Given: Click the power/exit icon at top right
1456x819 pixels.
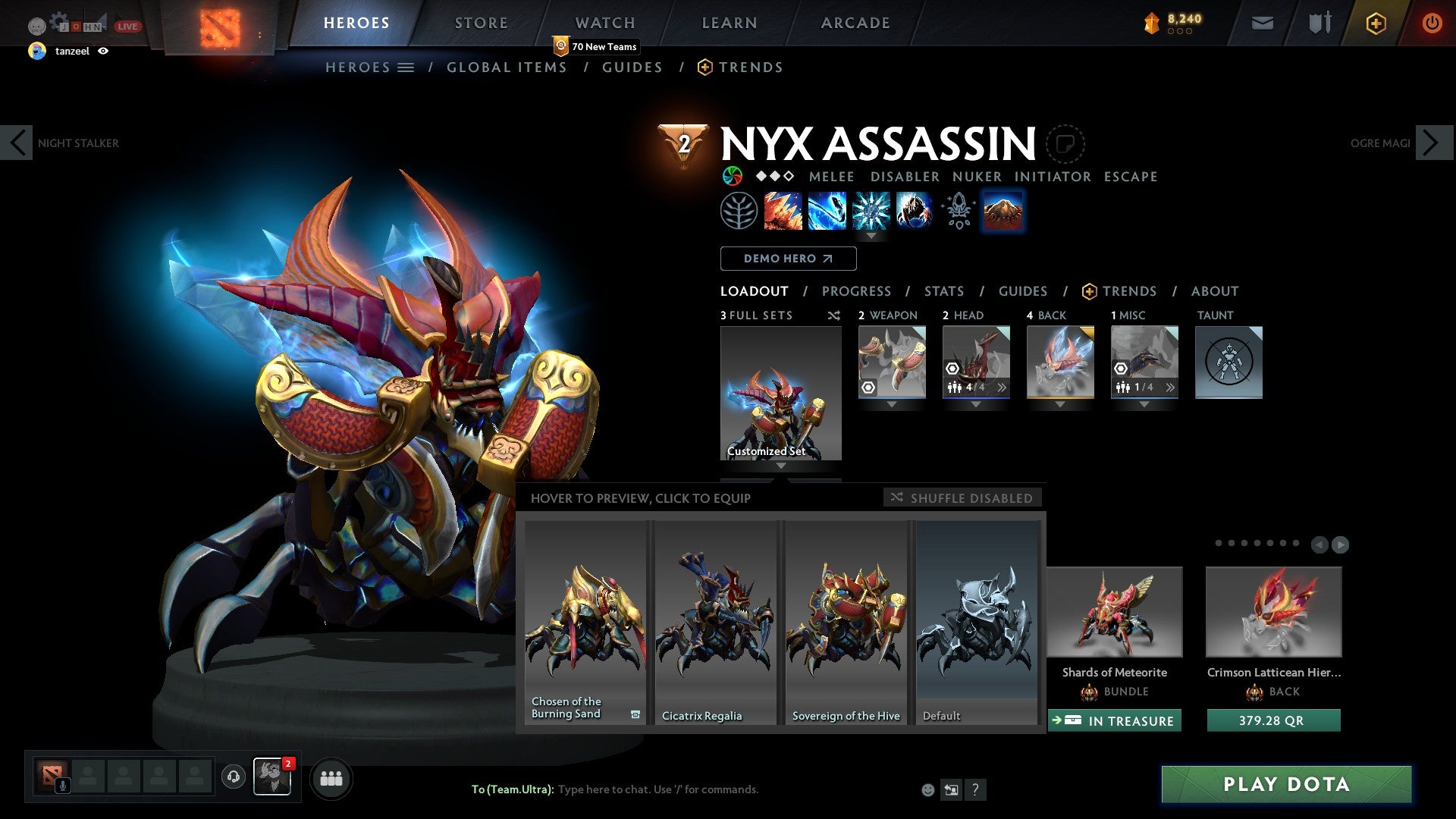Looking at the screenshot, I should click(x=1432, y=23).
